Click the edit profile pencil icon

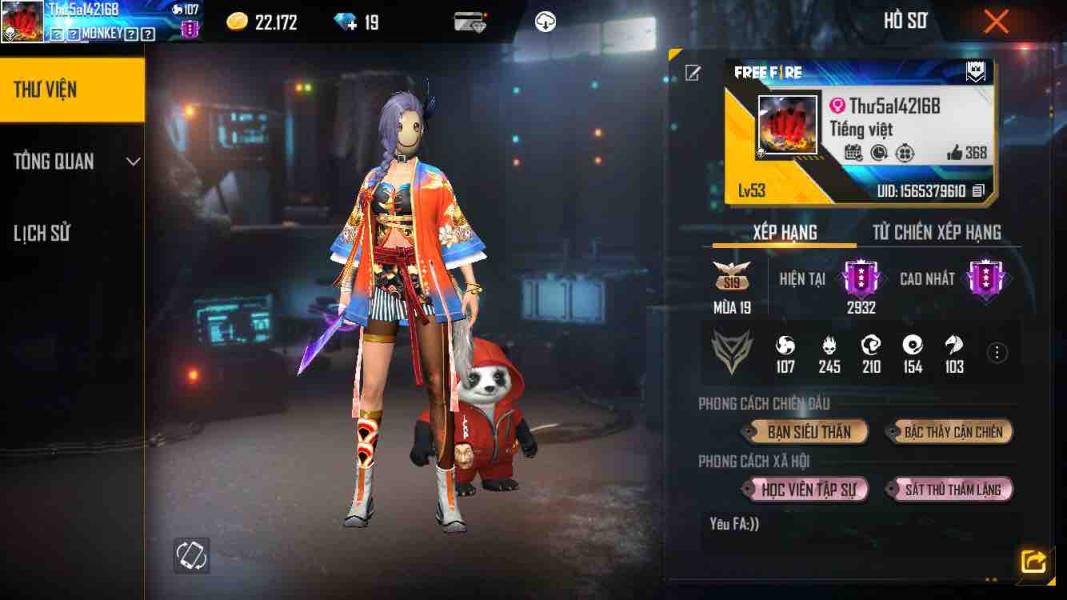(x=692, y=73)
